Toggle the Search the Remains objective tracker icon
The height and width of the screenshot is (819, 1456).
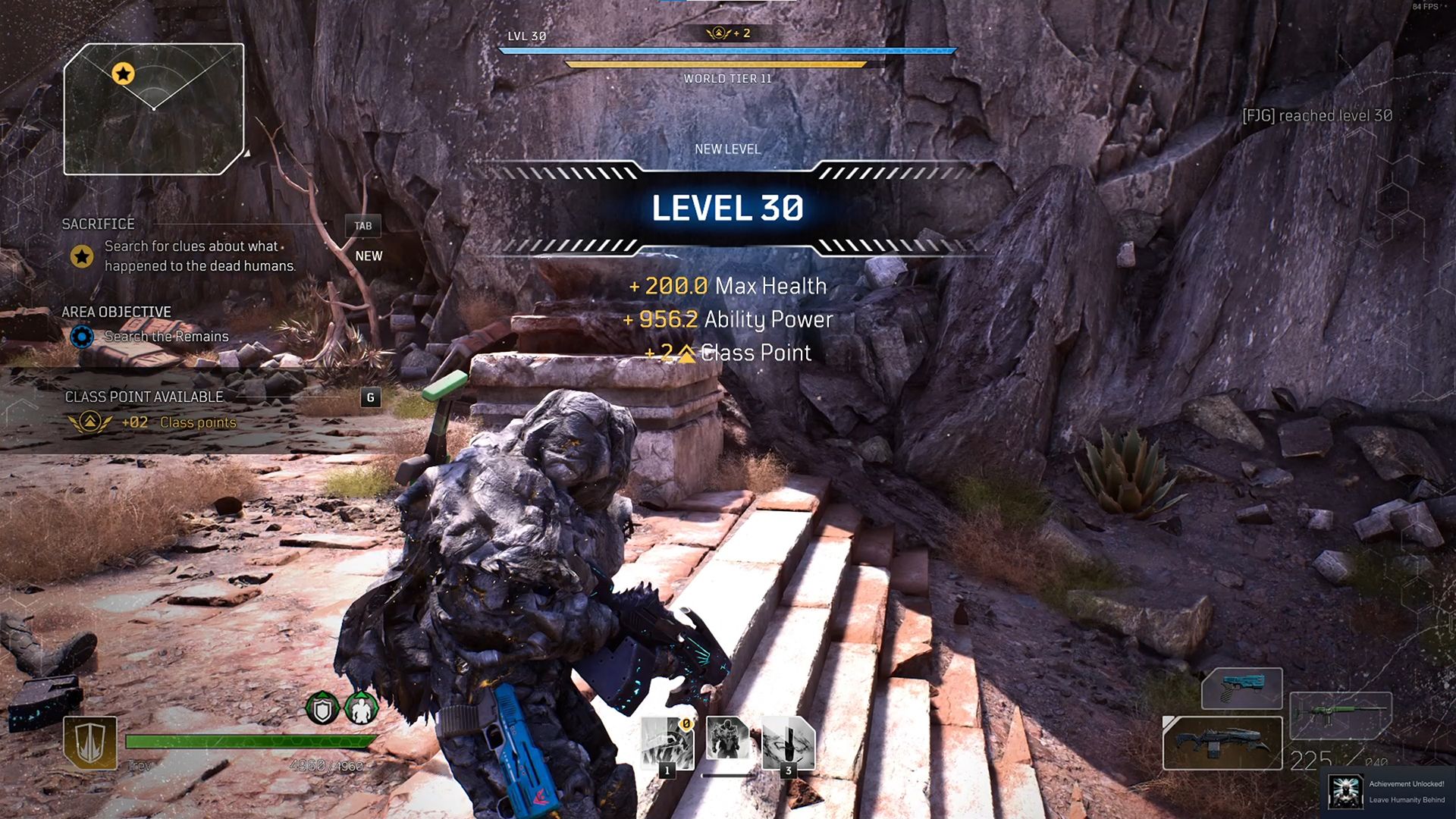point(83,337)
